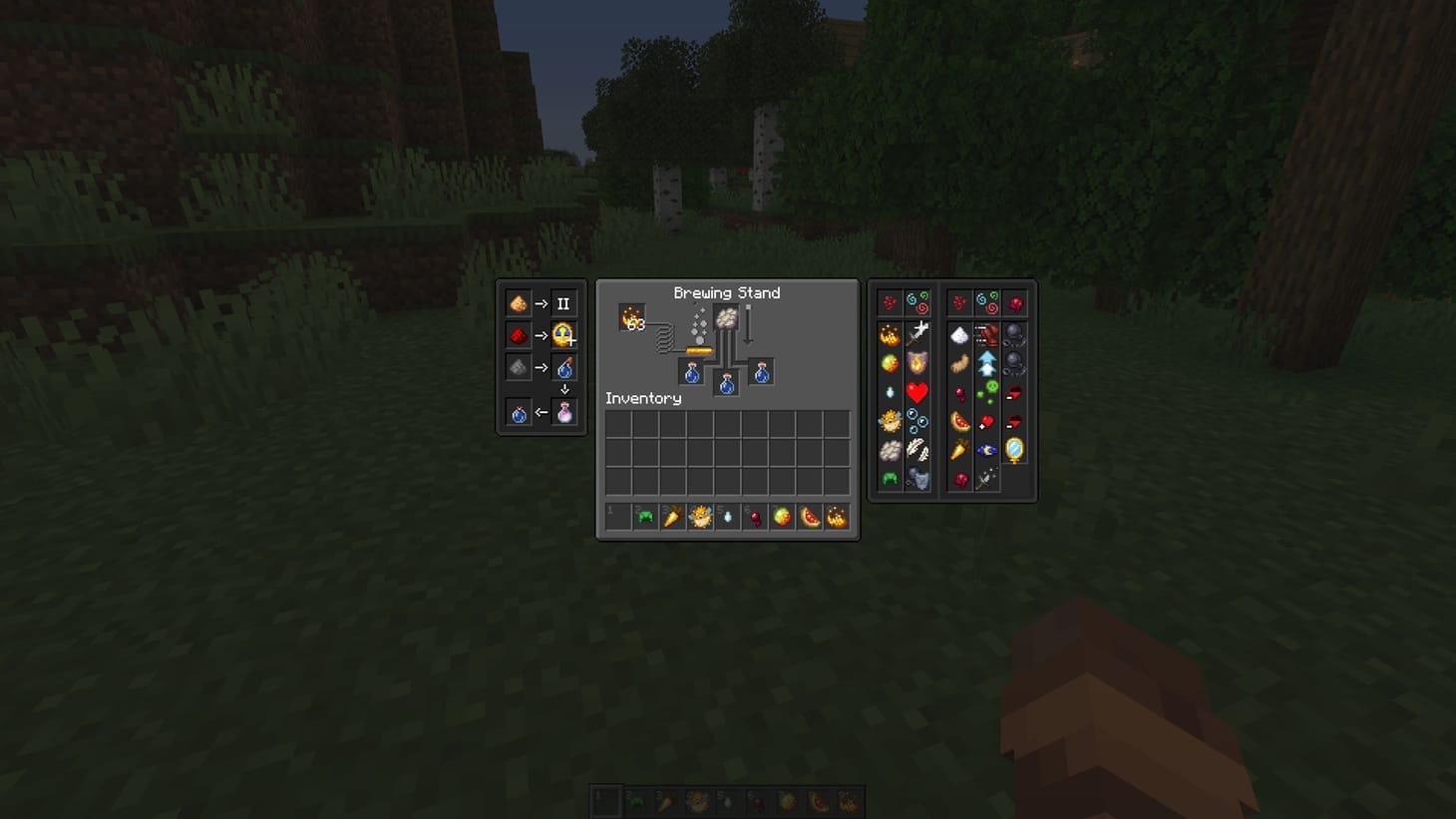Viewport: 1456px width, 819px height.
Task: Click the redstone dust duration upgrade icon
Action: tap(519, 335)
